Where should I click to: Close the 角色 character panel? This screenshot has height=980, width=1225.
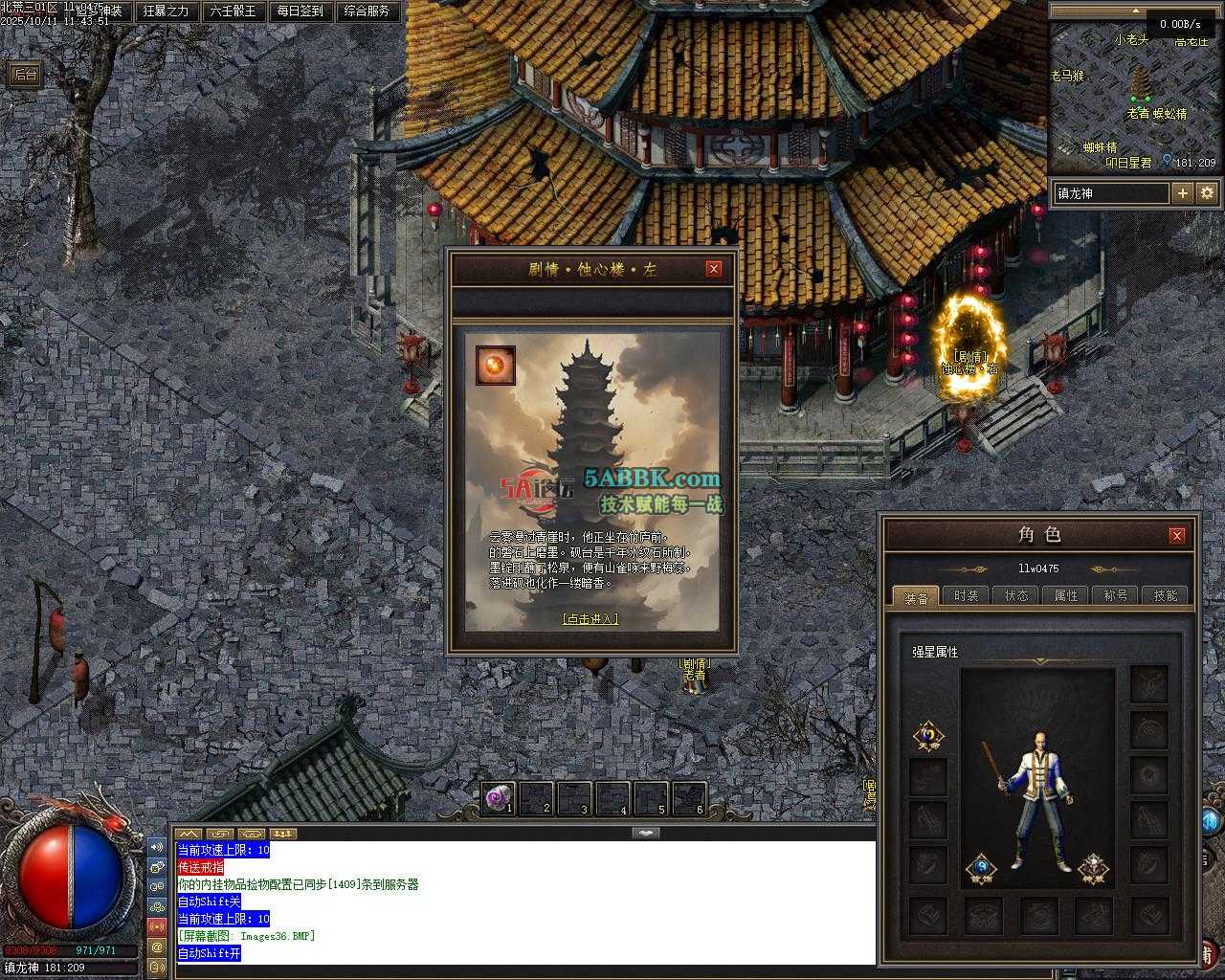point(1177,535)
